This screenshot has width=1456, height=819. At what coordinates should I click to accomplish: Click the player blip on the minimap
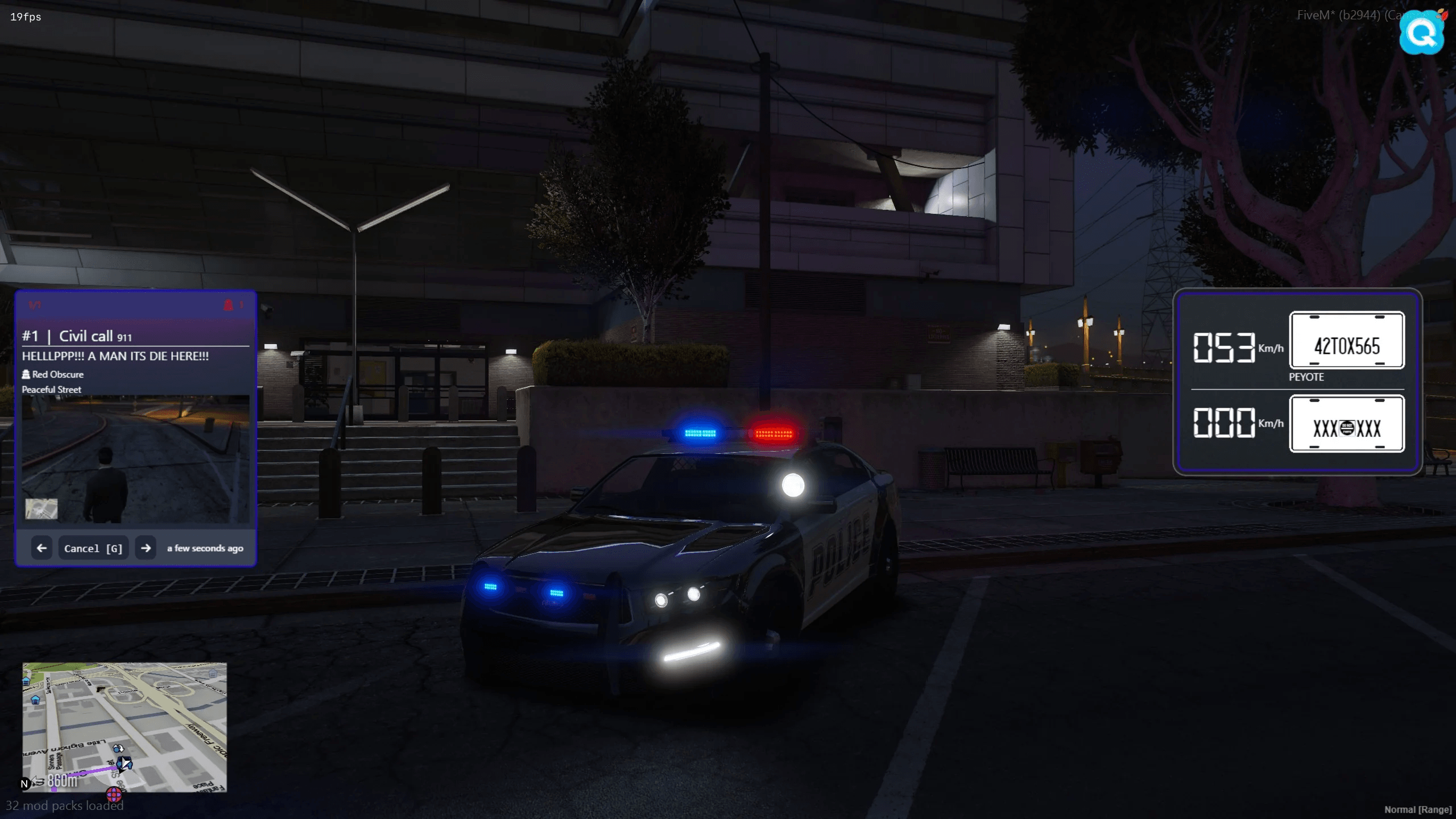tap(124, 763)
